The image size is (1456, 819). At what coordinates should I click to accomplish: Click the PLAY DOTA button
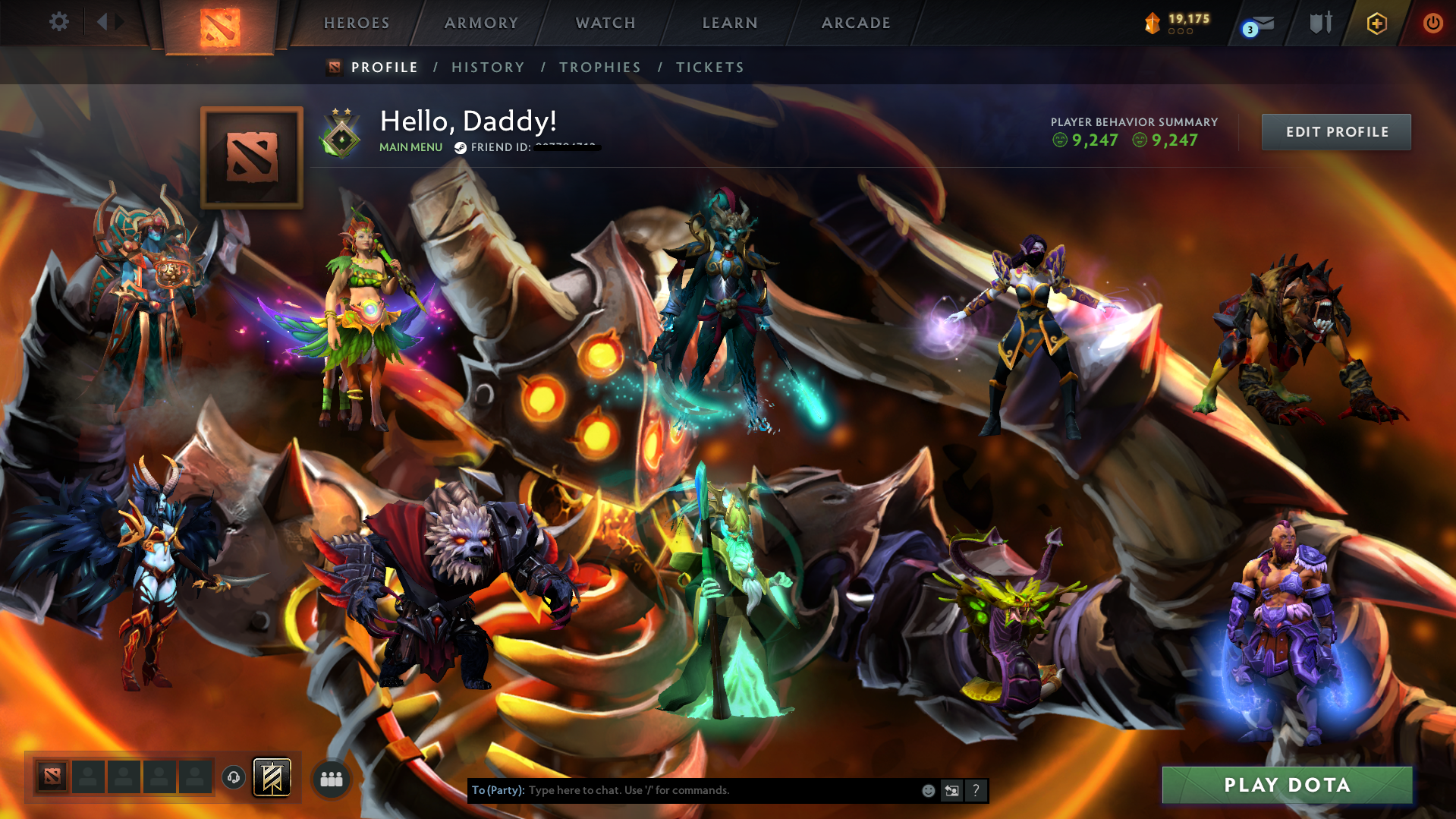pos(1286,785)
